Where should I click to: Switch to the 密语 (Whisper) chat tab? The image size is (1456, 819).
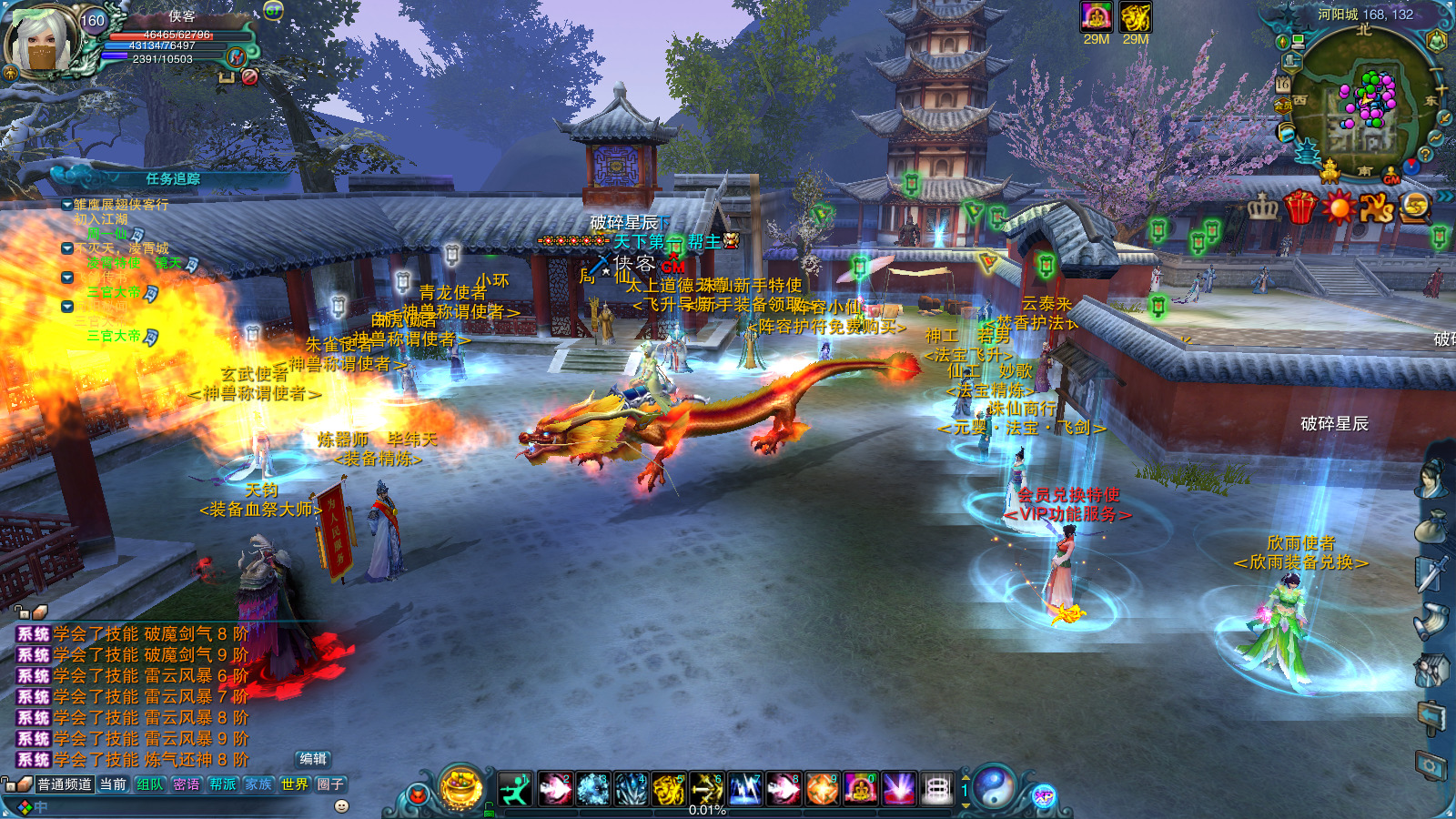coord(186,784)
